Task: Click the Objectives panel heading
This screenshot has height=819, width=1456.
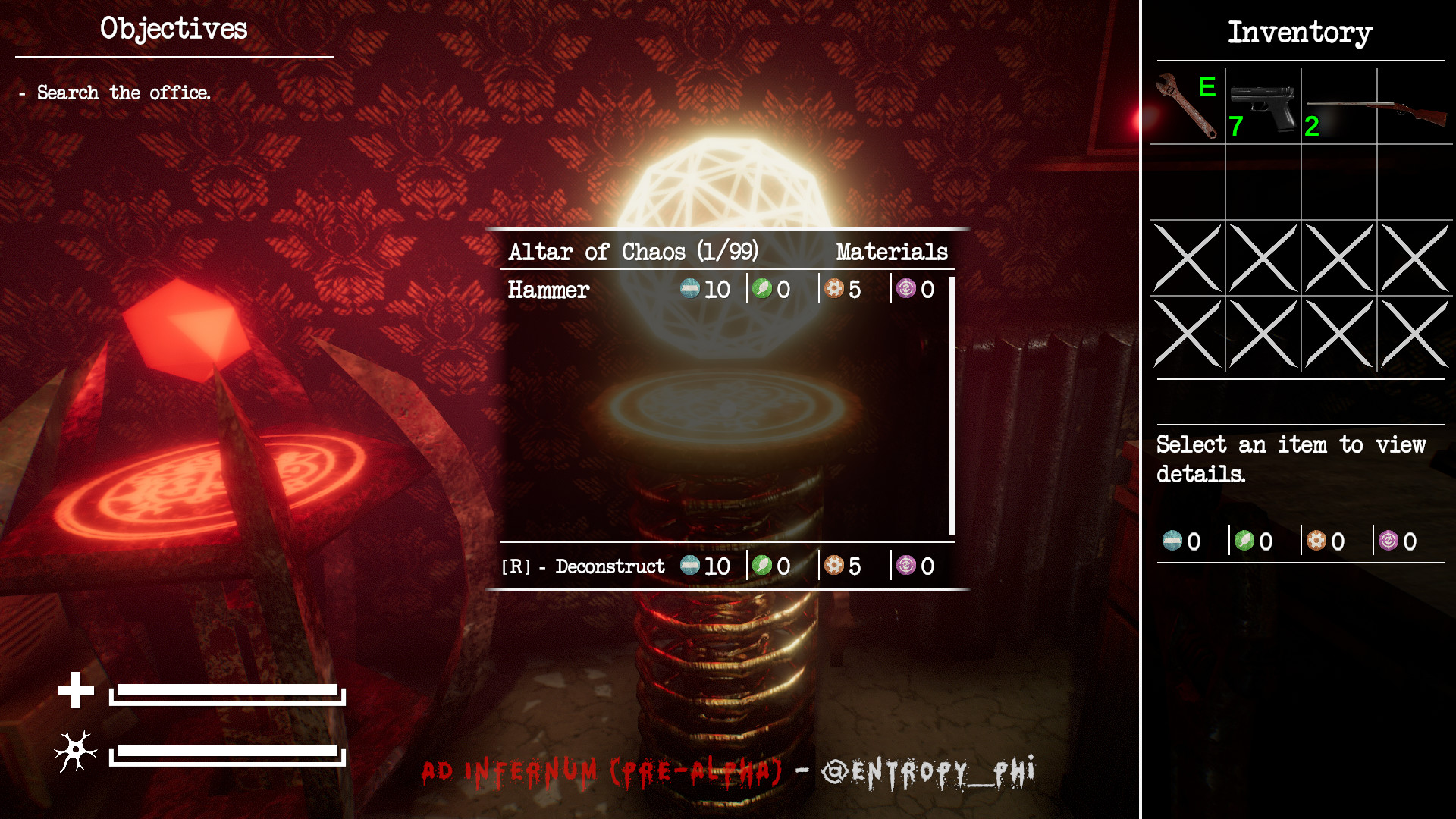Action: click(173, 29)
